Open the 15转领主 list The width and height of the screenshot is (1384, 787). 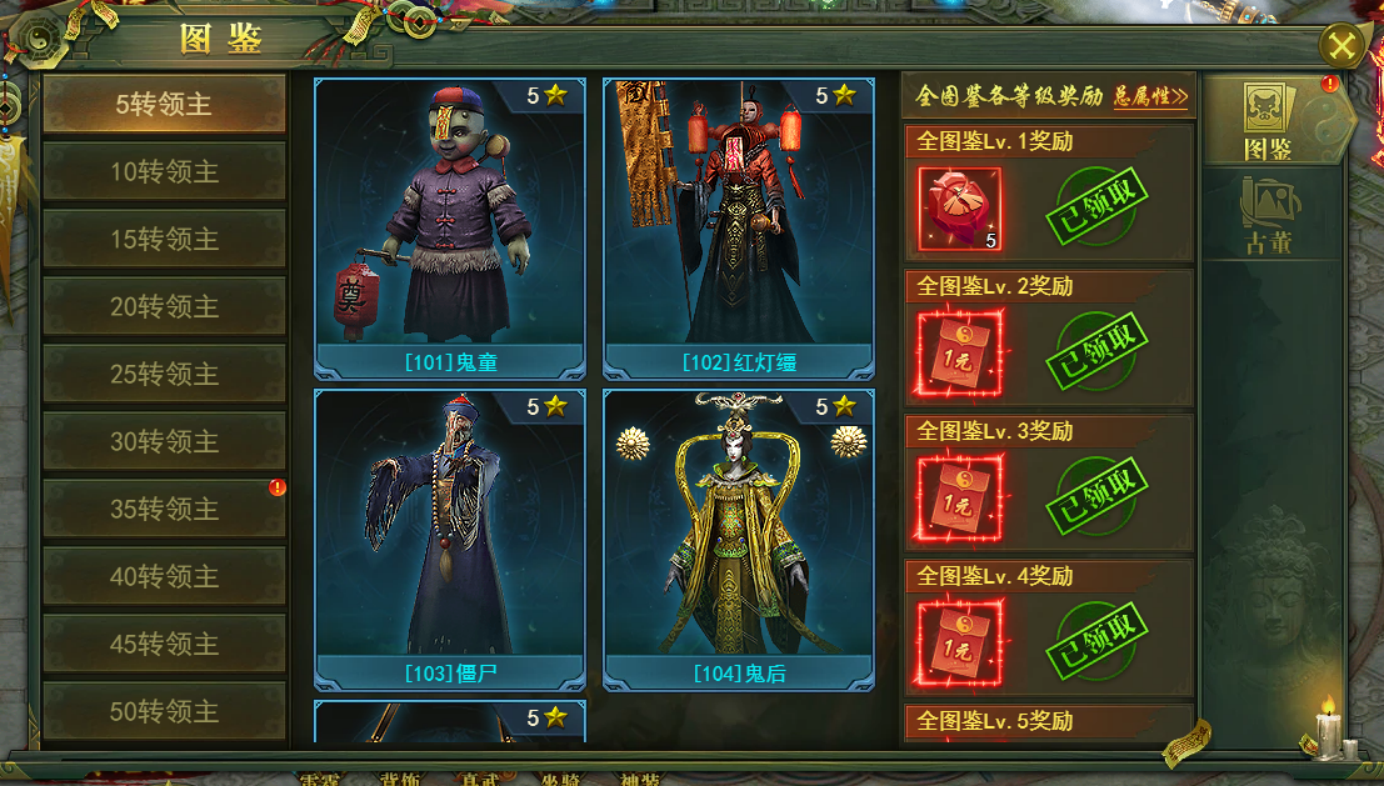pyautogui.click(x=164, y=239)
